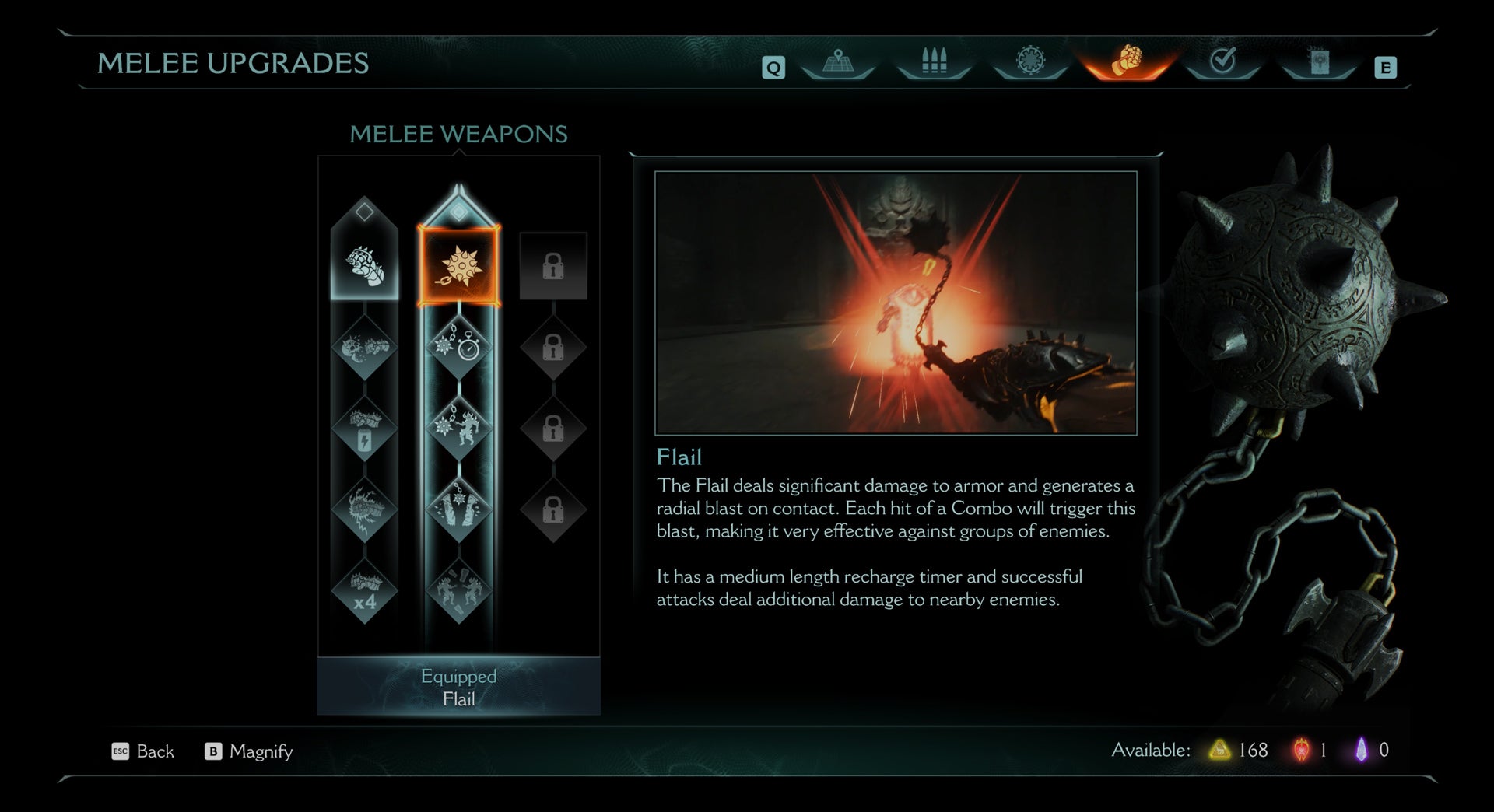Open the challenges checkmark tab

[x=1224, y=62]
